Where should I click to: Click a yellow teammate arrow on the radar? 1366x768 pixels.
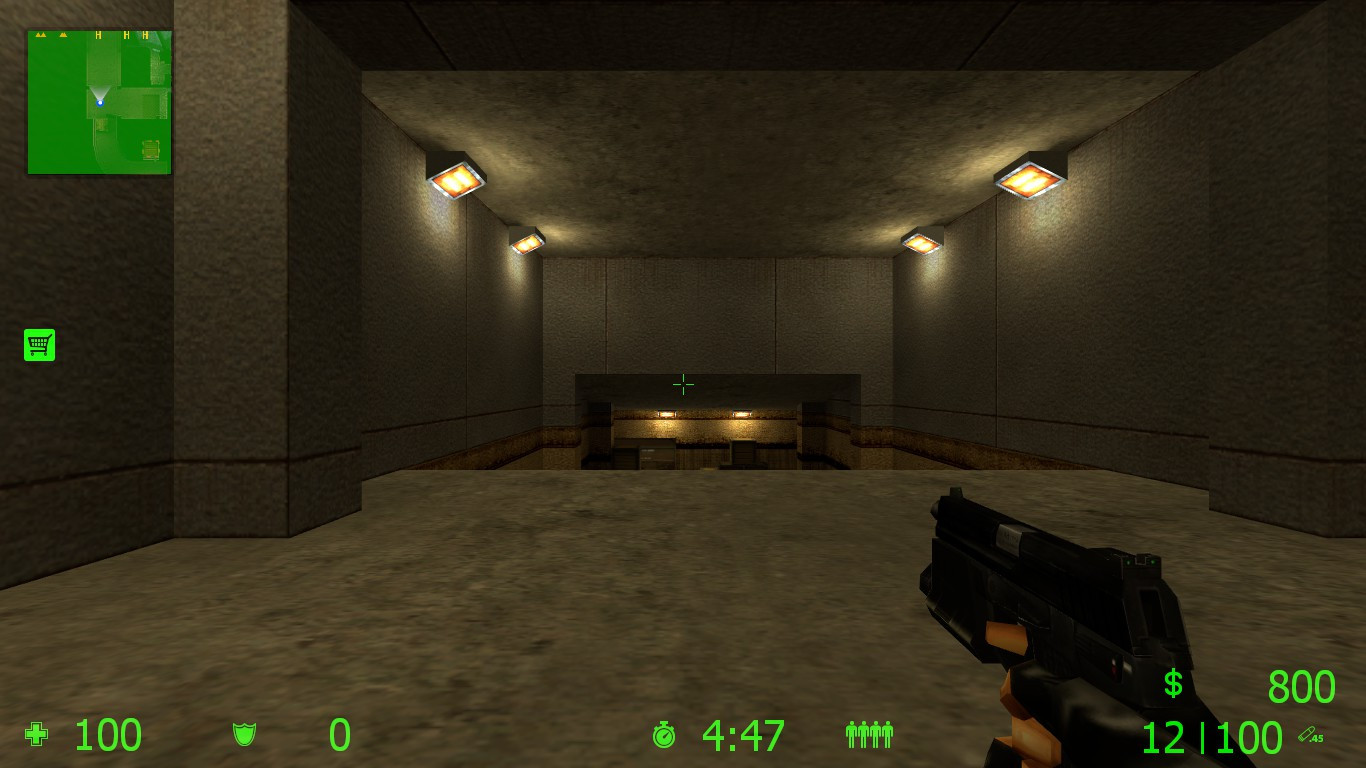40,35
